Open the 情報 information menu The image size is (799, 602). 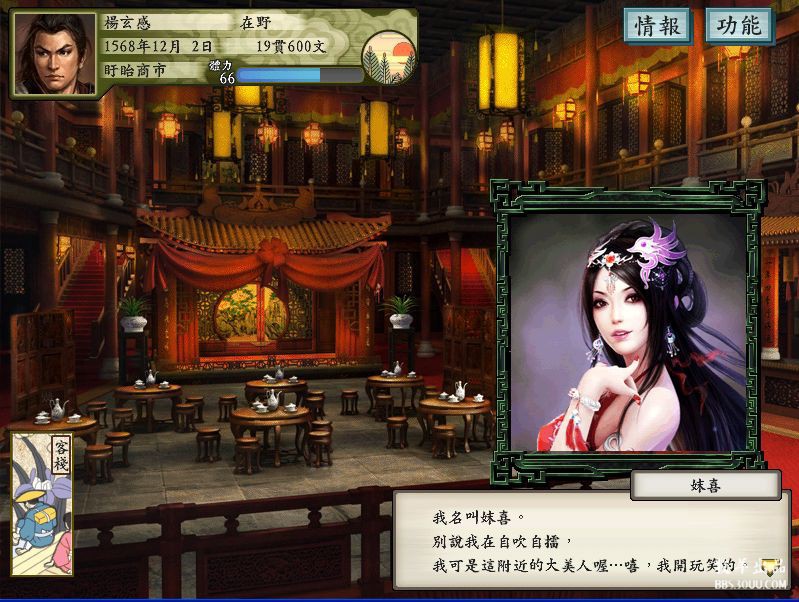pyautogui.click(x=658, y=26)
